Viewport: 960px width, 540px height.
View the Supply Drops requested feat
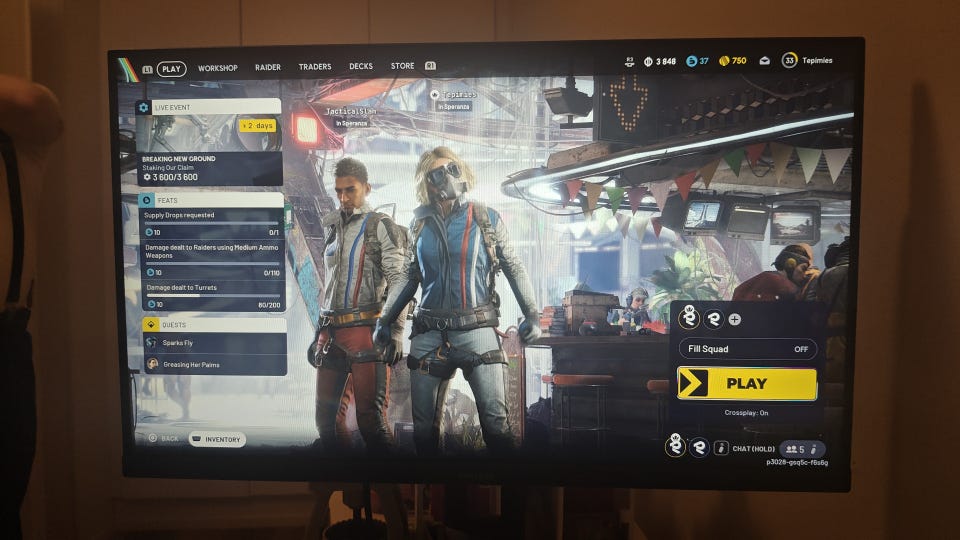(212, 220)
